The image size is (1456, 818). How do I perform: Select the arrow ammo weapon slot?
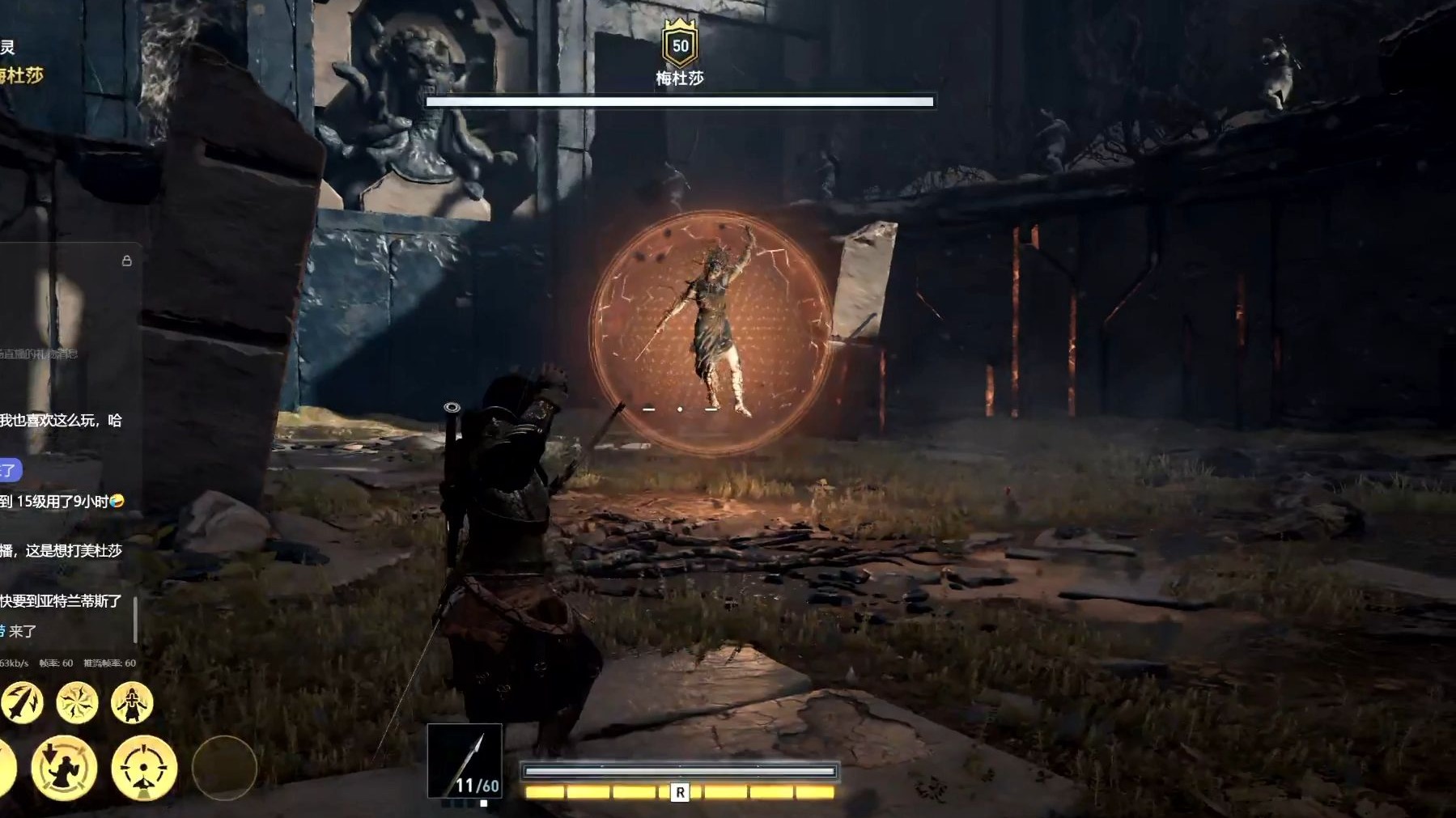tap(465, 761)
